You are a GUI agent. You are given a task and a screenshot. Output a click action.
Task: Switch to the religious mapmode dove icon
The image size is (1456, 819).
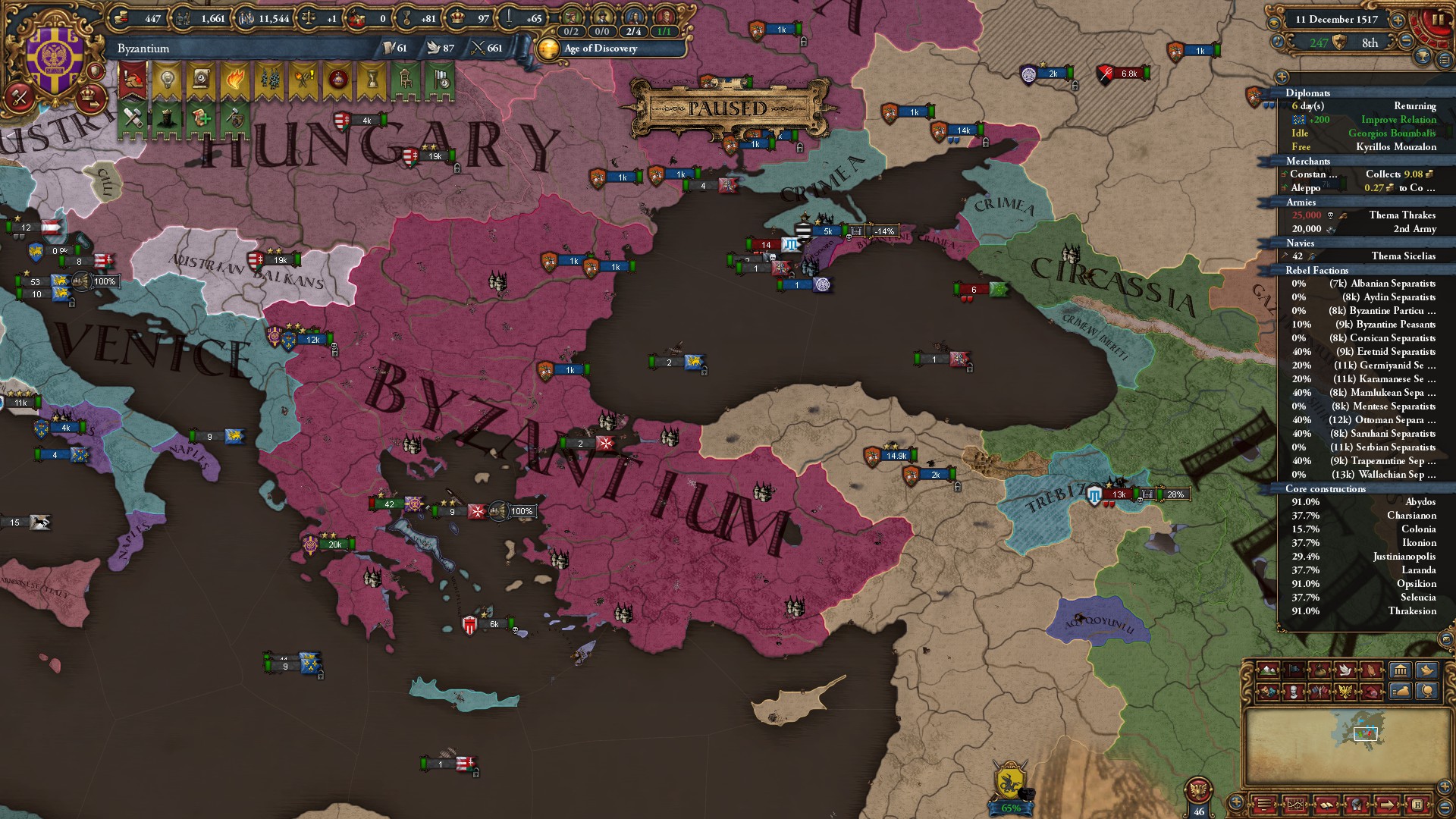pos(1344,669)
